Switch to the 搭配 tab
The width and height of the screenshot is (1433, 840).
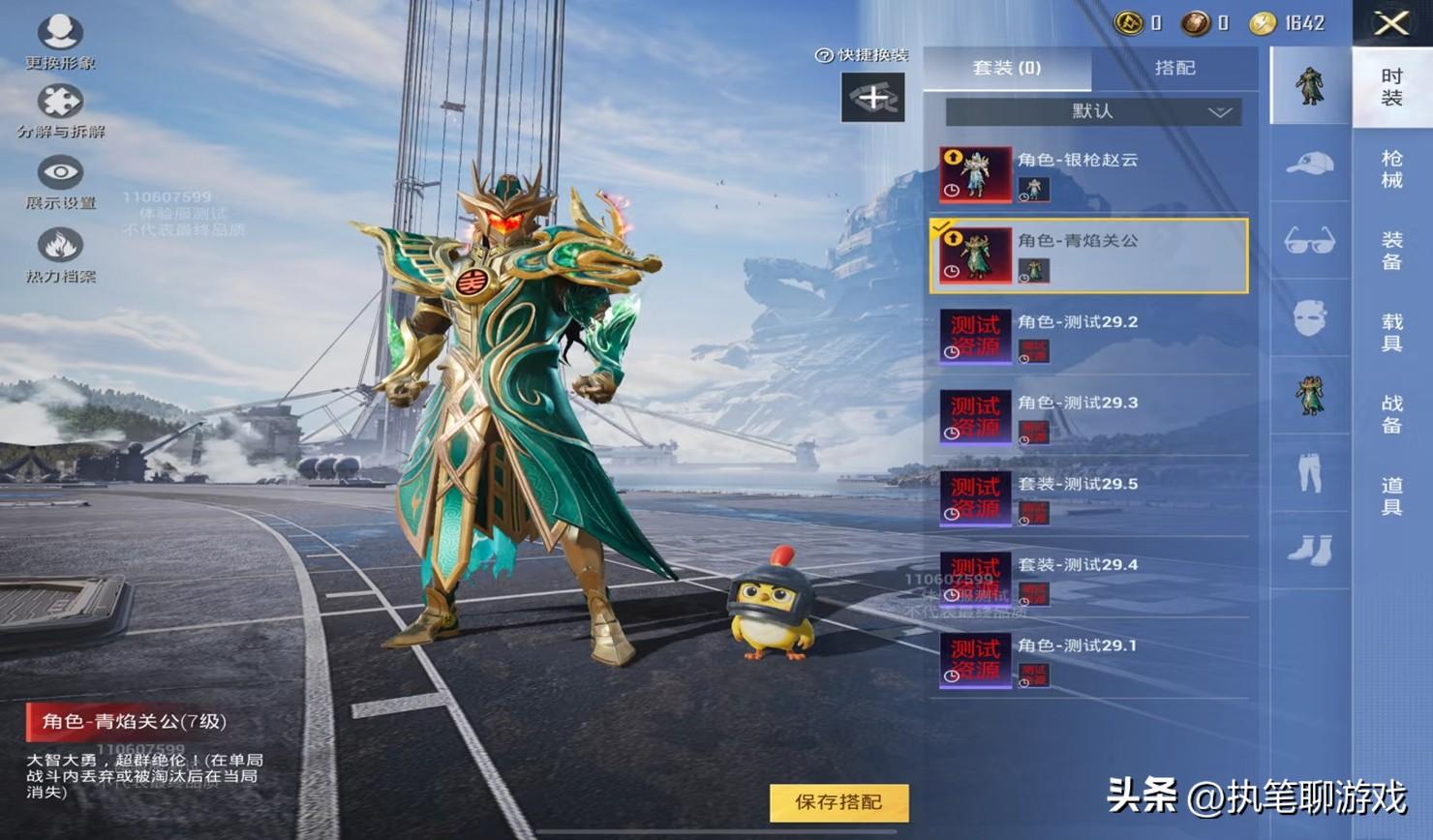tap(1174, 68)
